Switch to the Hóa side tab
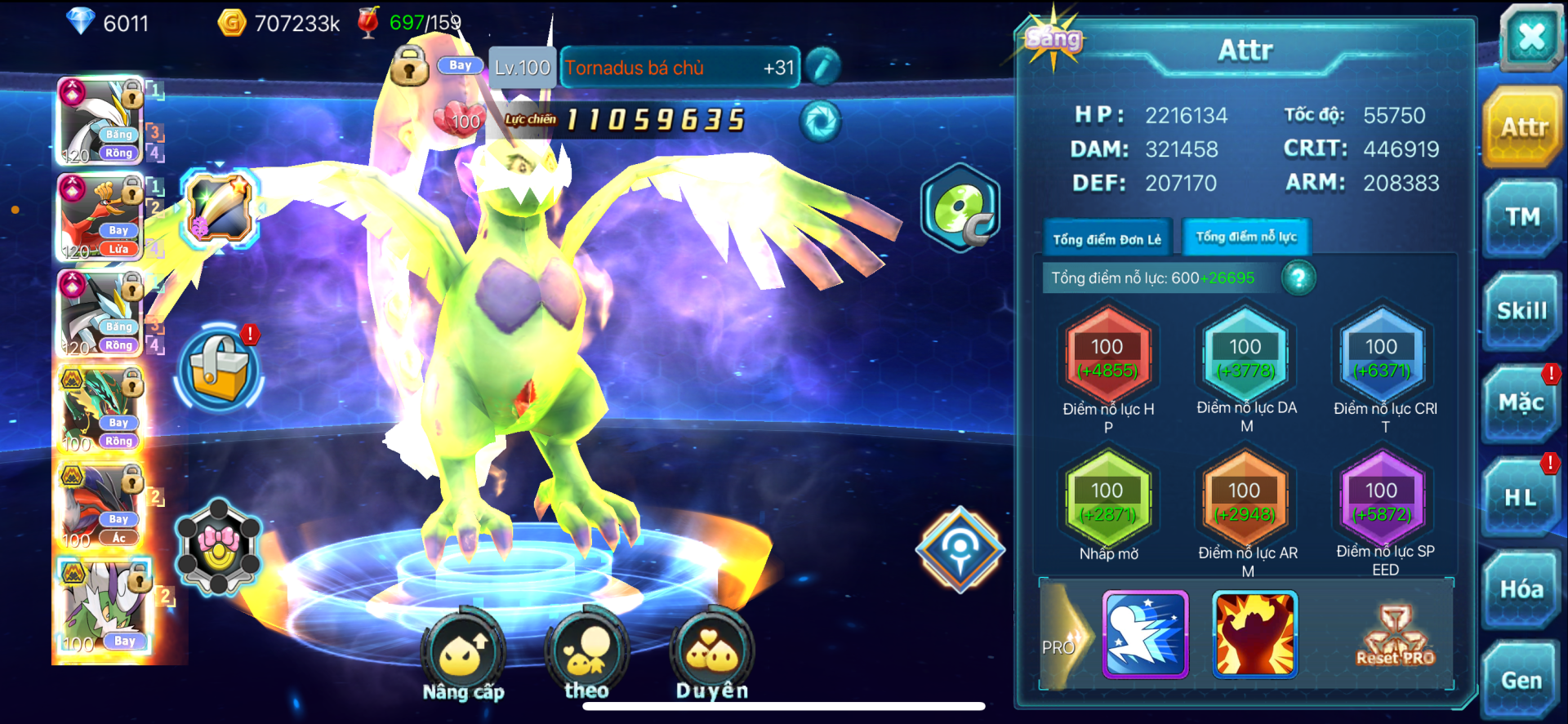 click(x=1521, y=589)
